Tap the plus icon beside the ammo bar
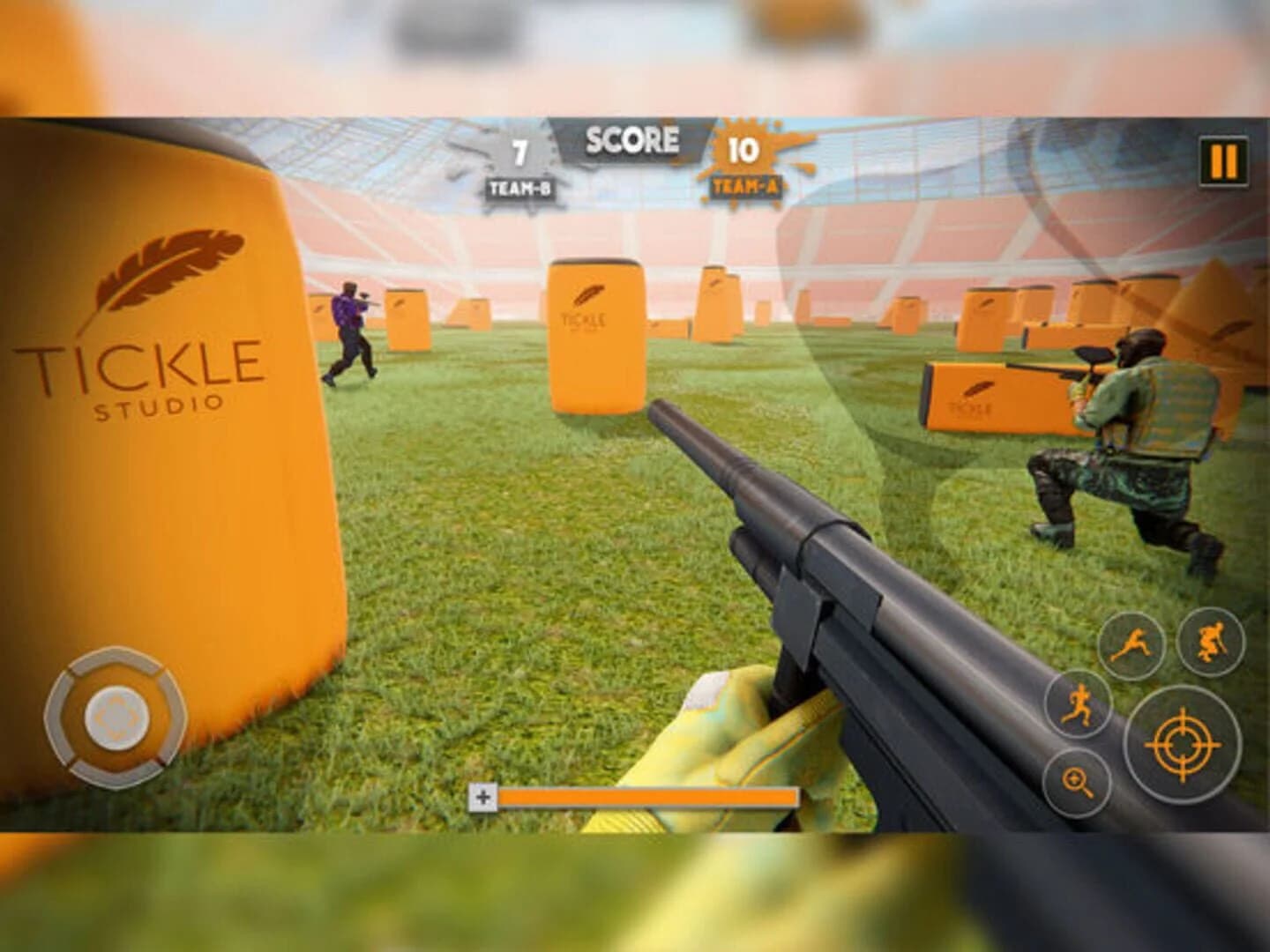Screen dimensions: 1270x952 [x=483, y=796]
